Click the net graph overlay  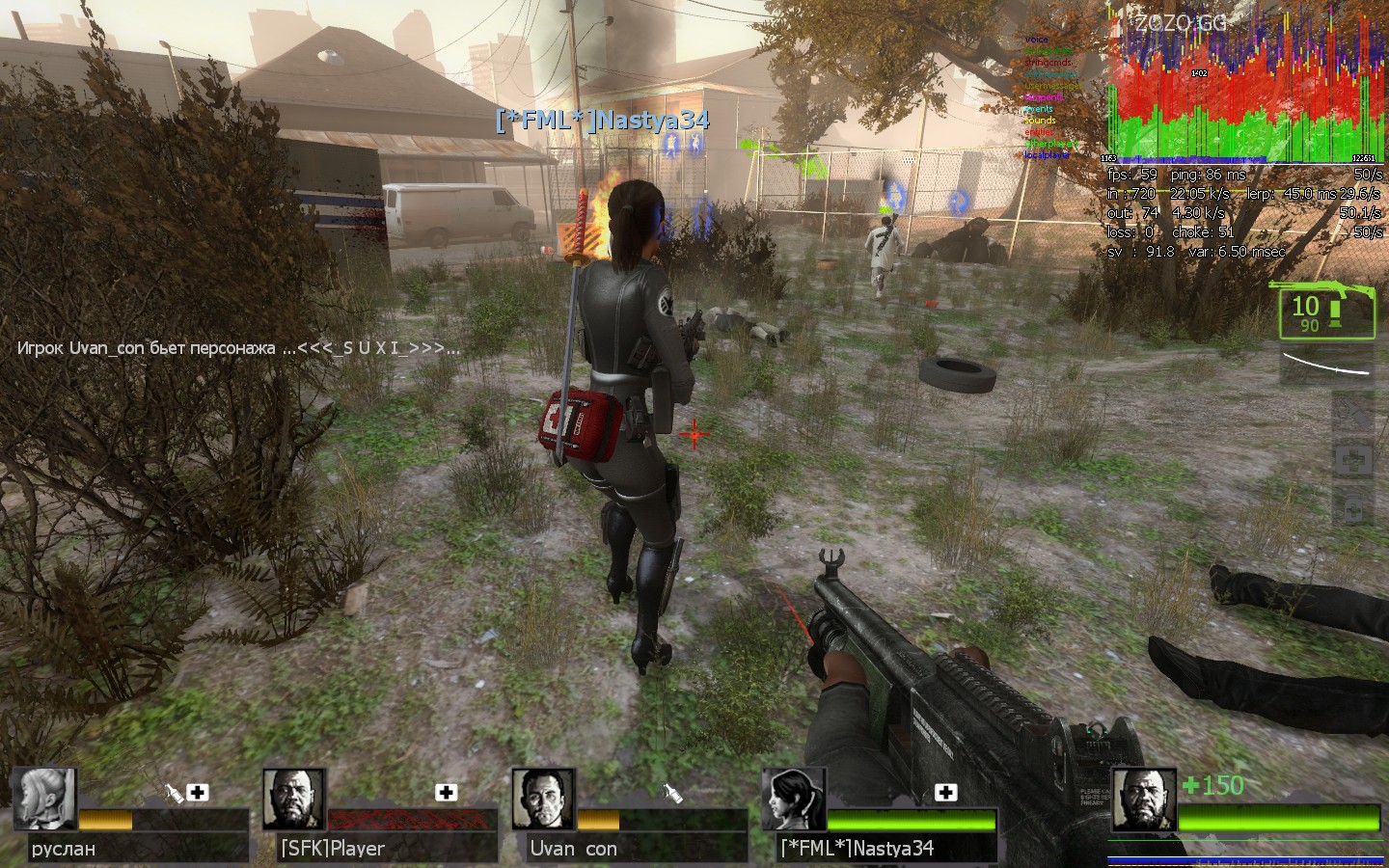pos(1244,92)
